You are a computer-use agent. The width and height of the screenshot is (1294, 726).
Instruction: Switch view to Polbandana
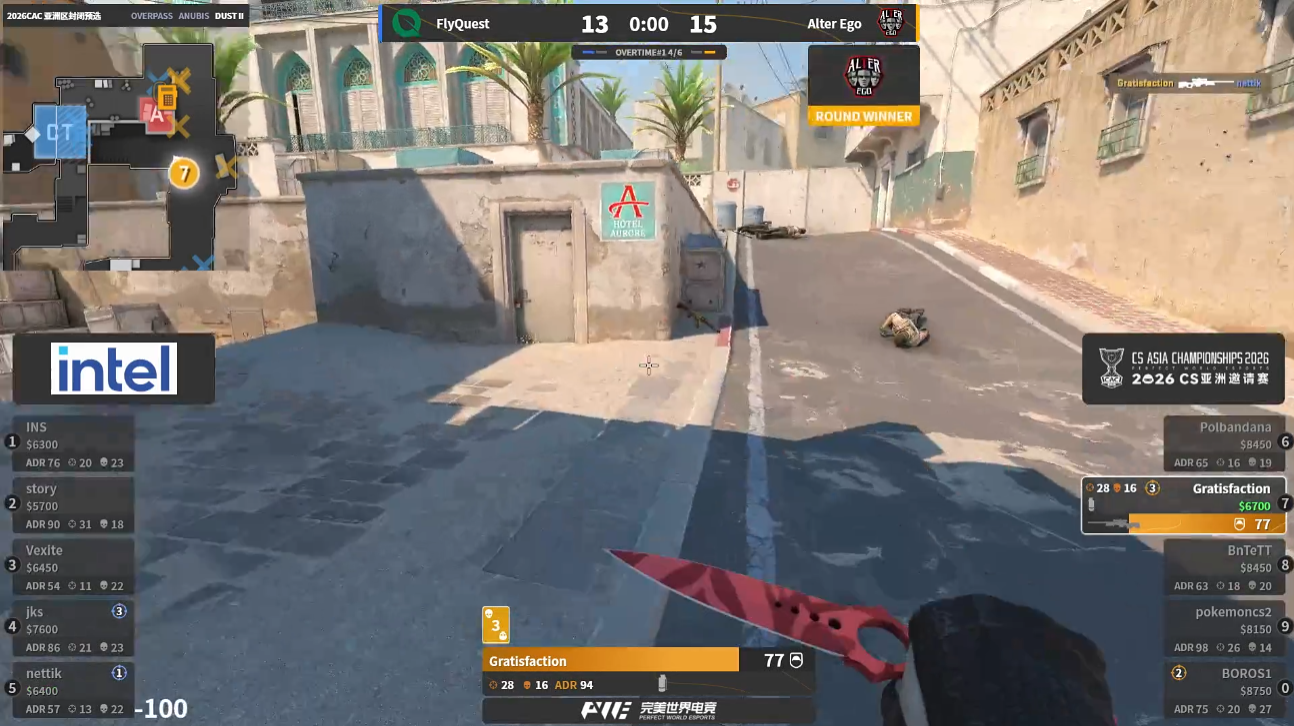(1224, 444)
